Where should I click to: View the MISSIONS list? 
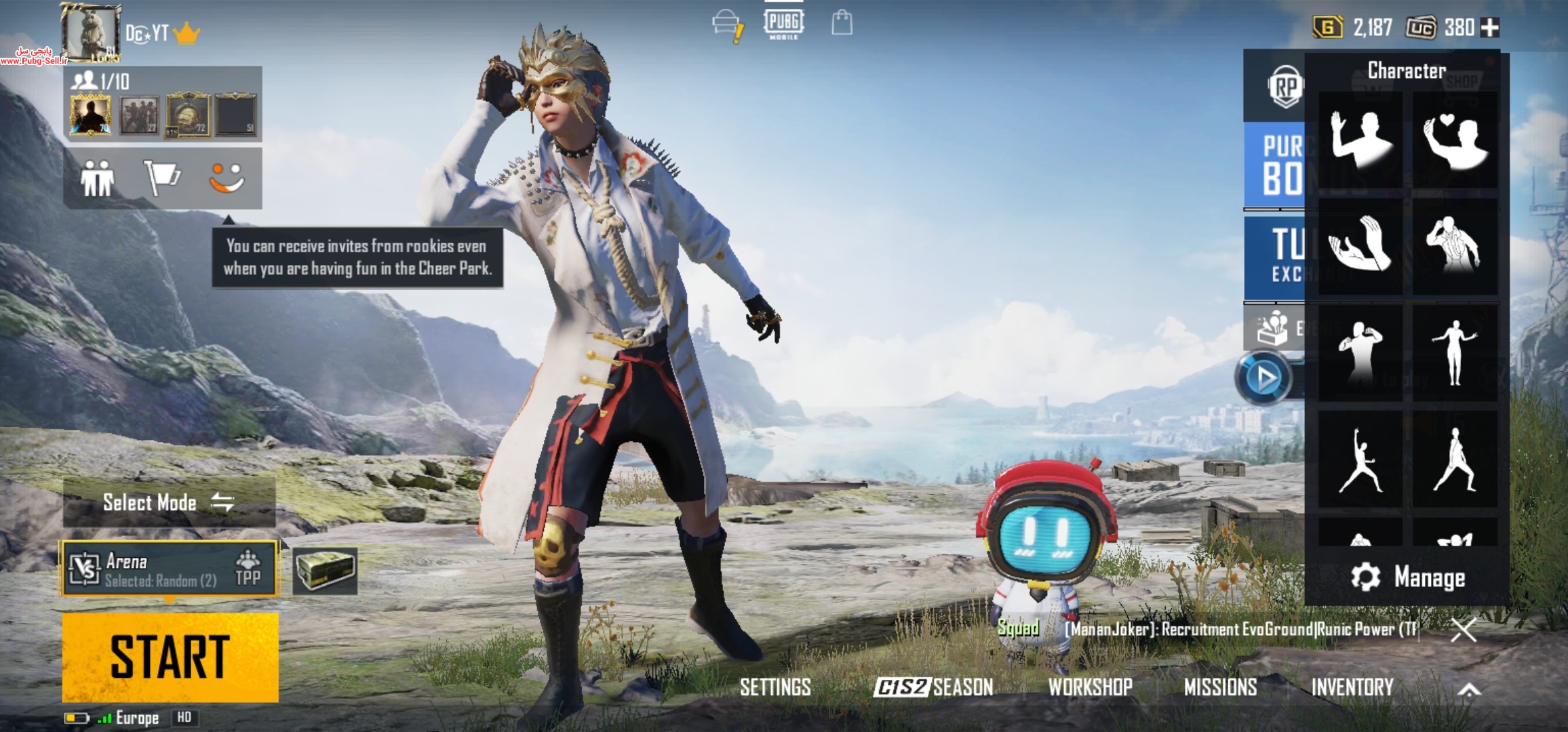coord(1220,687)
